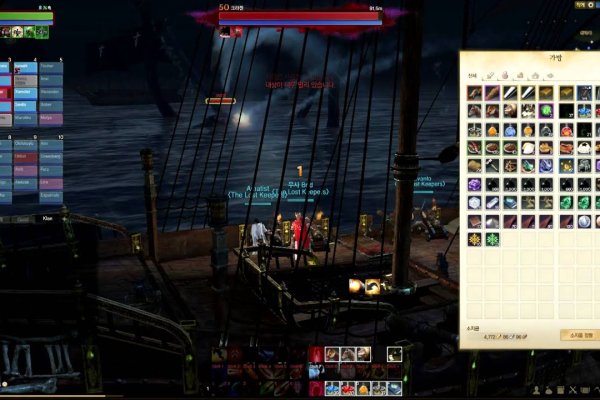Select the golden ornament item beside green snowflake
This screenshot has width=600, height=400.
(475, 239)
